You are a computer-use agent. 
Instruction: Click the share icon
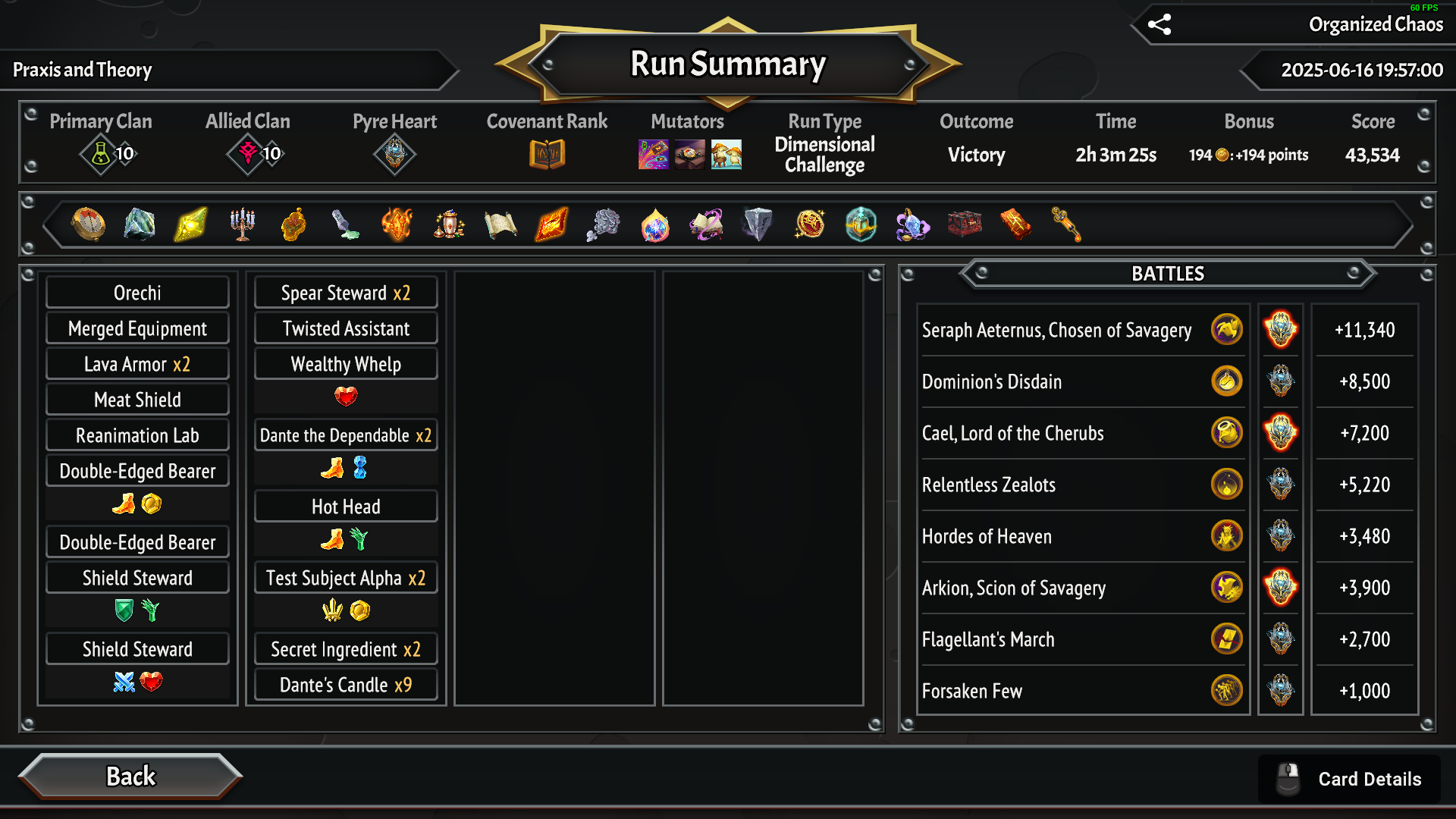[x=1159, y=24]
